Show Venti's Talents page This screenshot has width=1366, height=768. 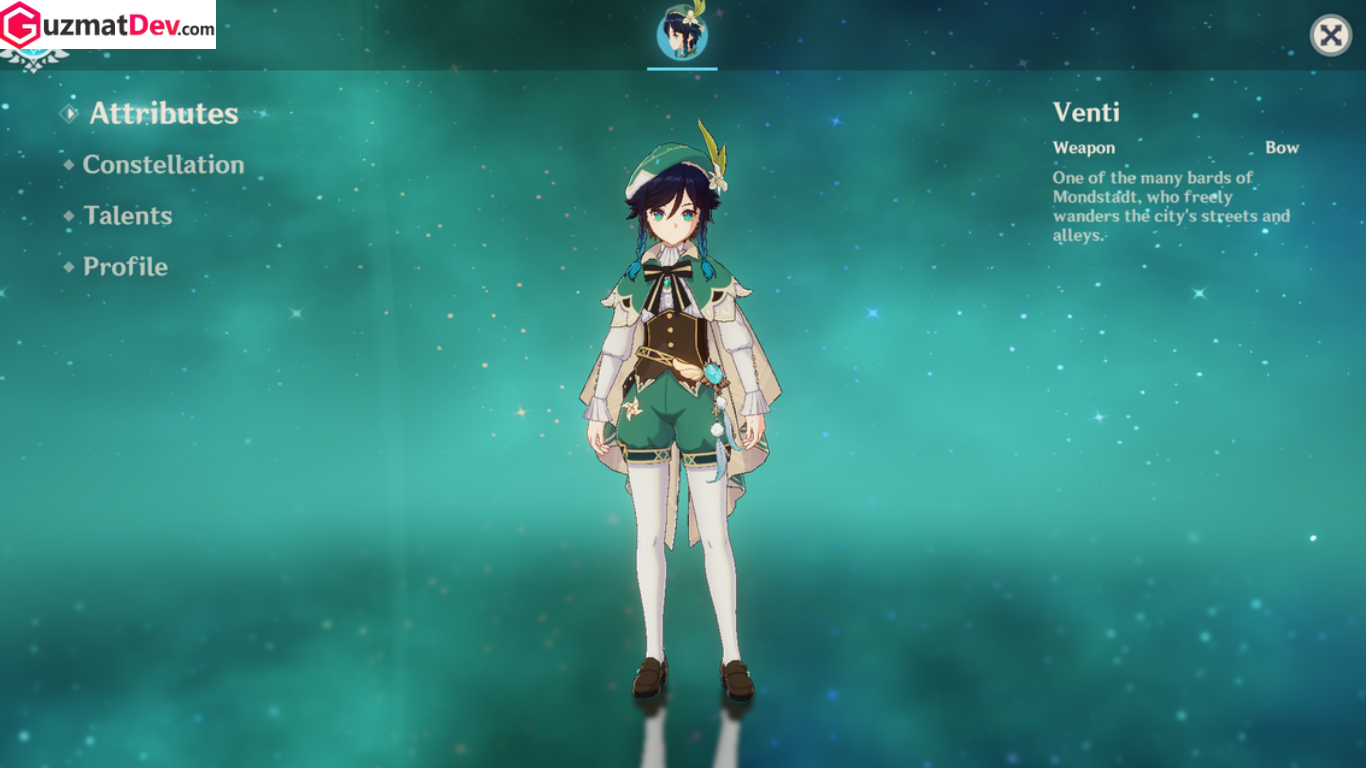point(127,216)
